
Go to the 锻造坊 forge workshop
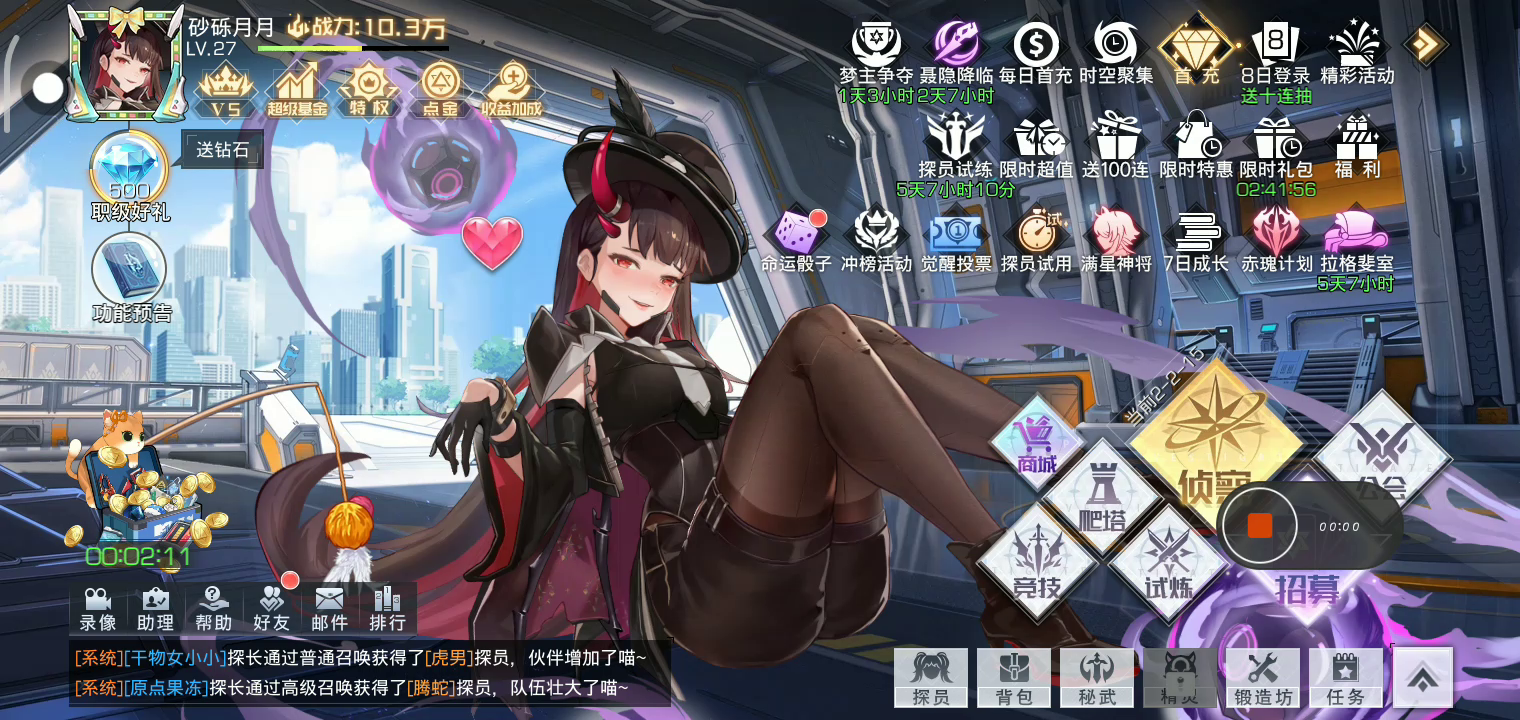coord(1263,678)
